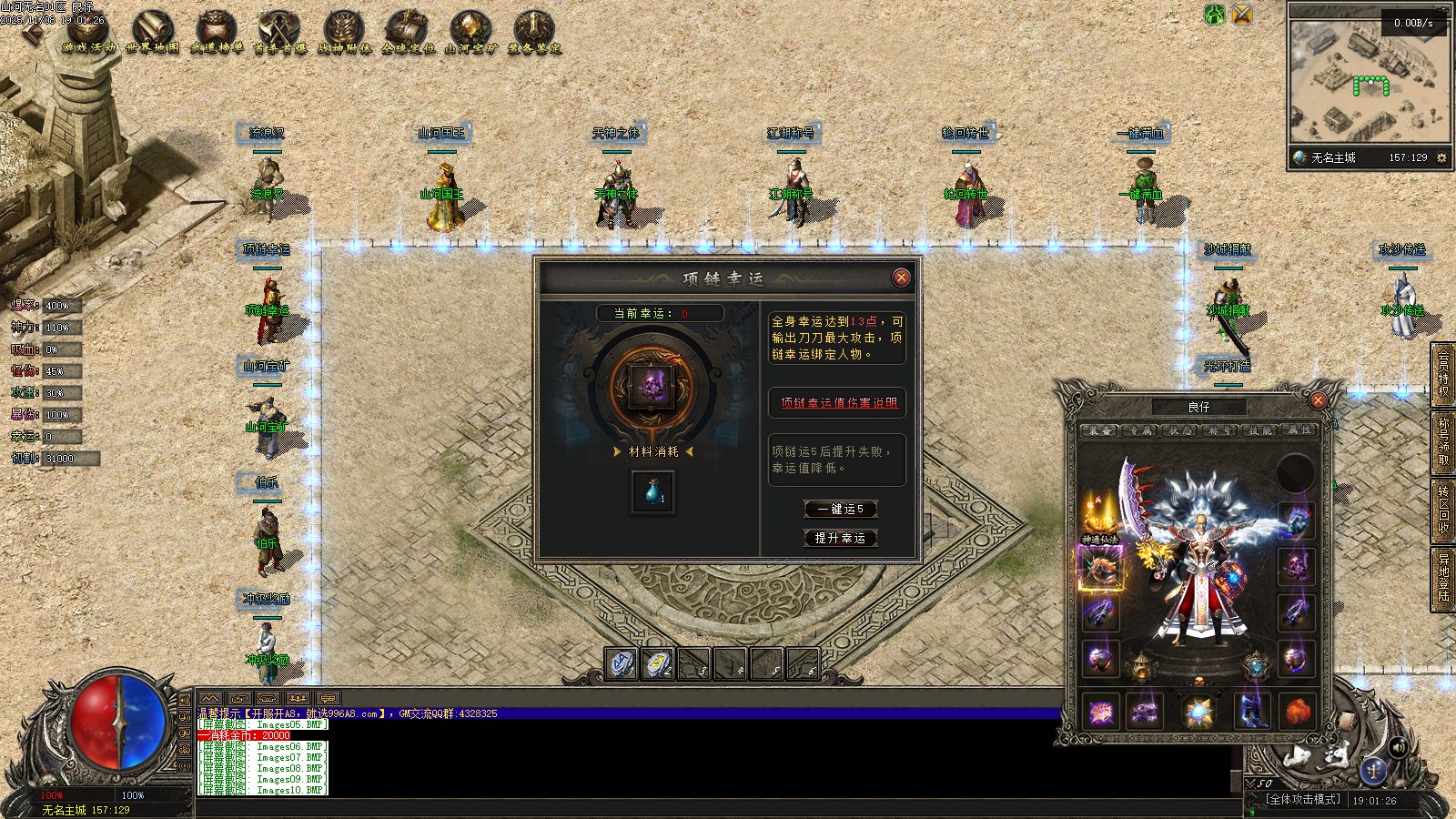Open the 武道榜单 ranking list
1456x819 pixels.
[217, 32]
